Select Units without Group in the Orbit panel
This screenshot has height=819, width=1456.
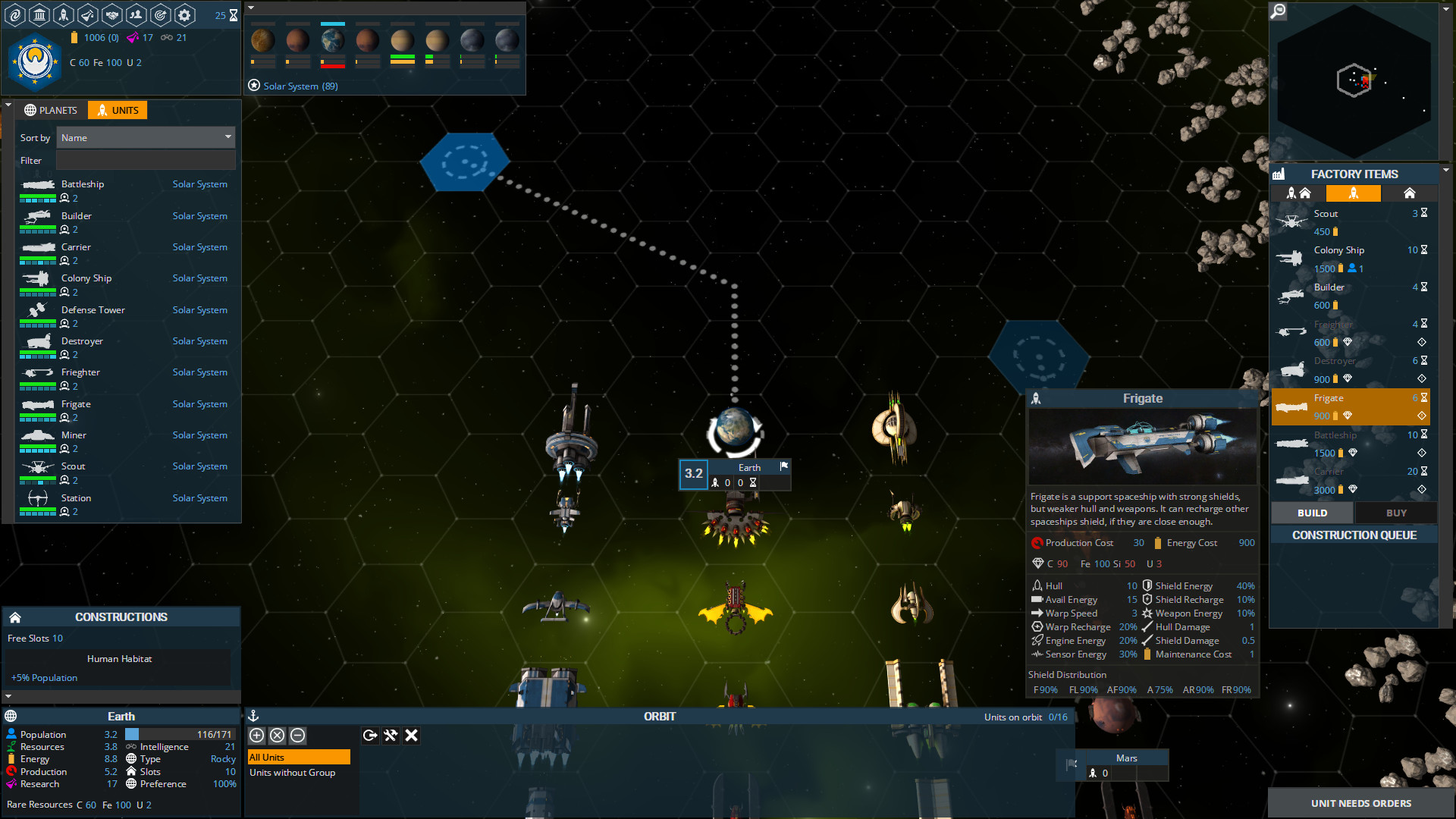click(293, 773)
